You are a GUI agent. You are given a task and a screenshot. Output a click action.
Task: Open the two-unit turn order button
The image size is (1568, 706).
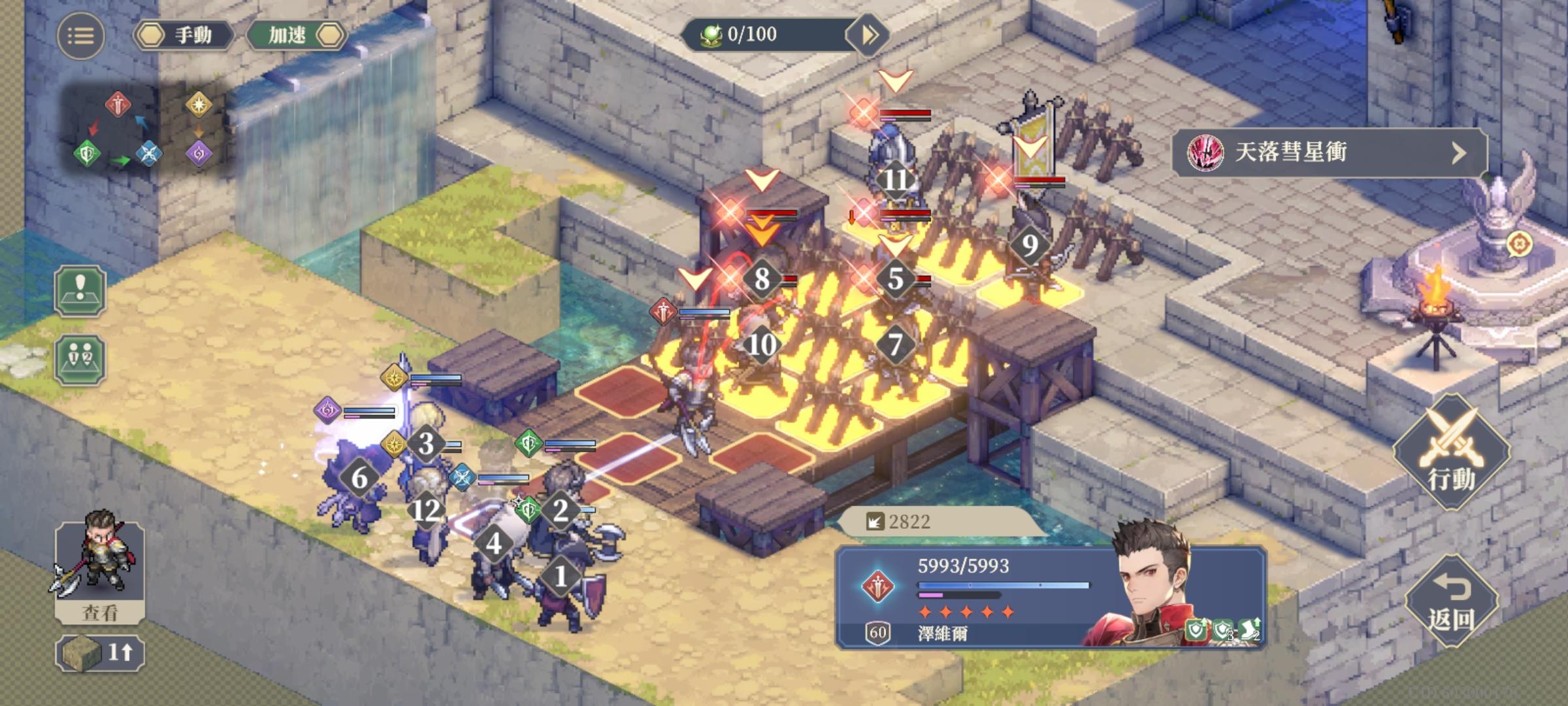(x=80, y=360)
